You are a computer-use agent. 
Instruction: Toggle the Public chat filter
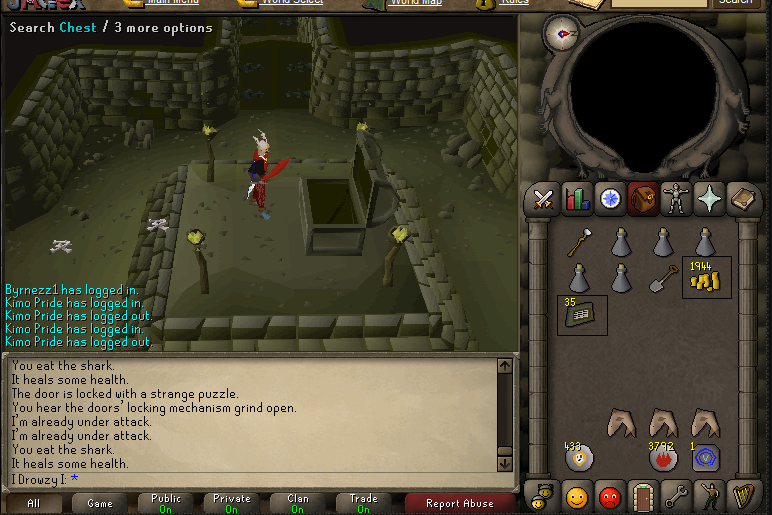click(166, 503)
